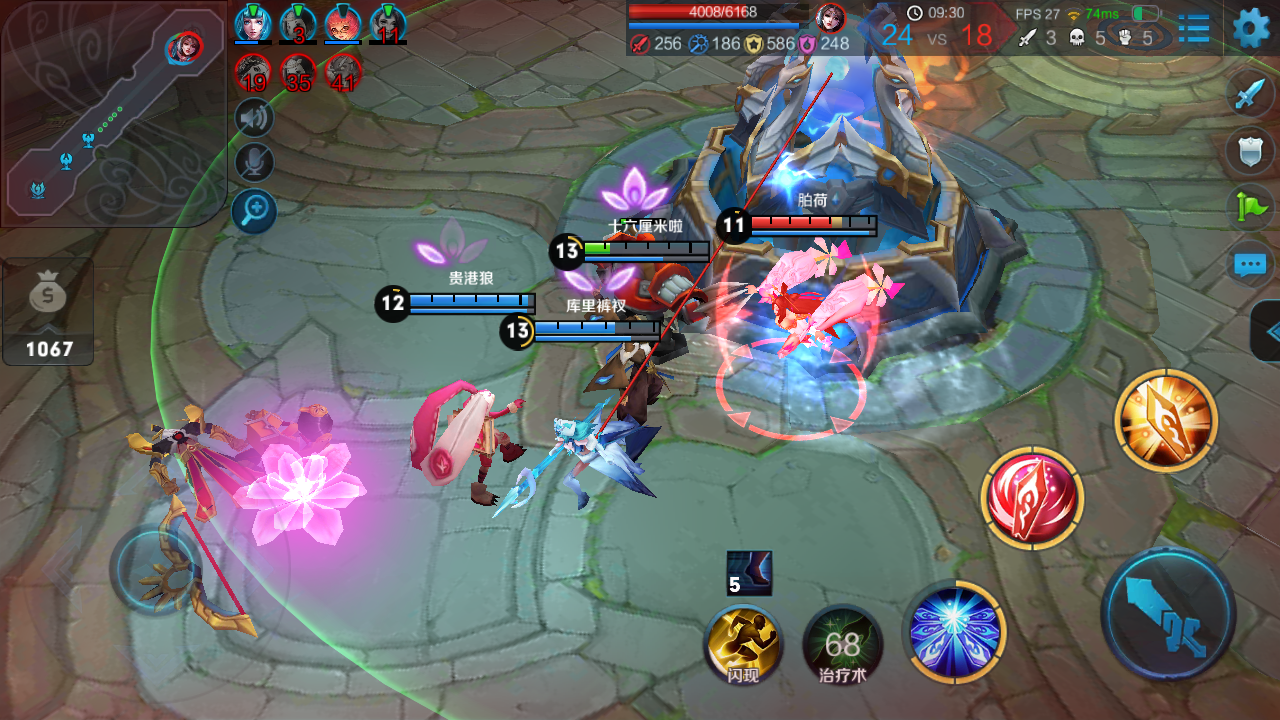Expand the right-edge arrow panel
The image size is (1280, 720).
[x=1266, y=331]
